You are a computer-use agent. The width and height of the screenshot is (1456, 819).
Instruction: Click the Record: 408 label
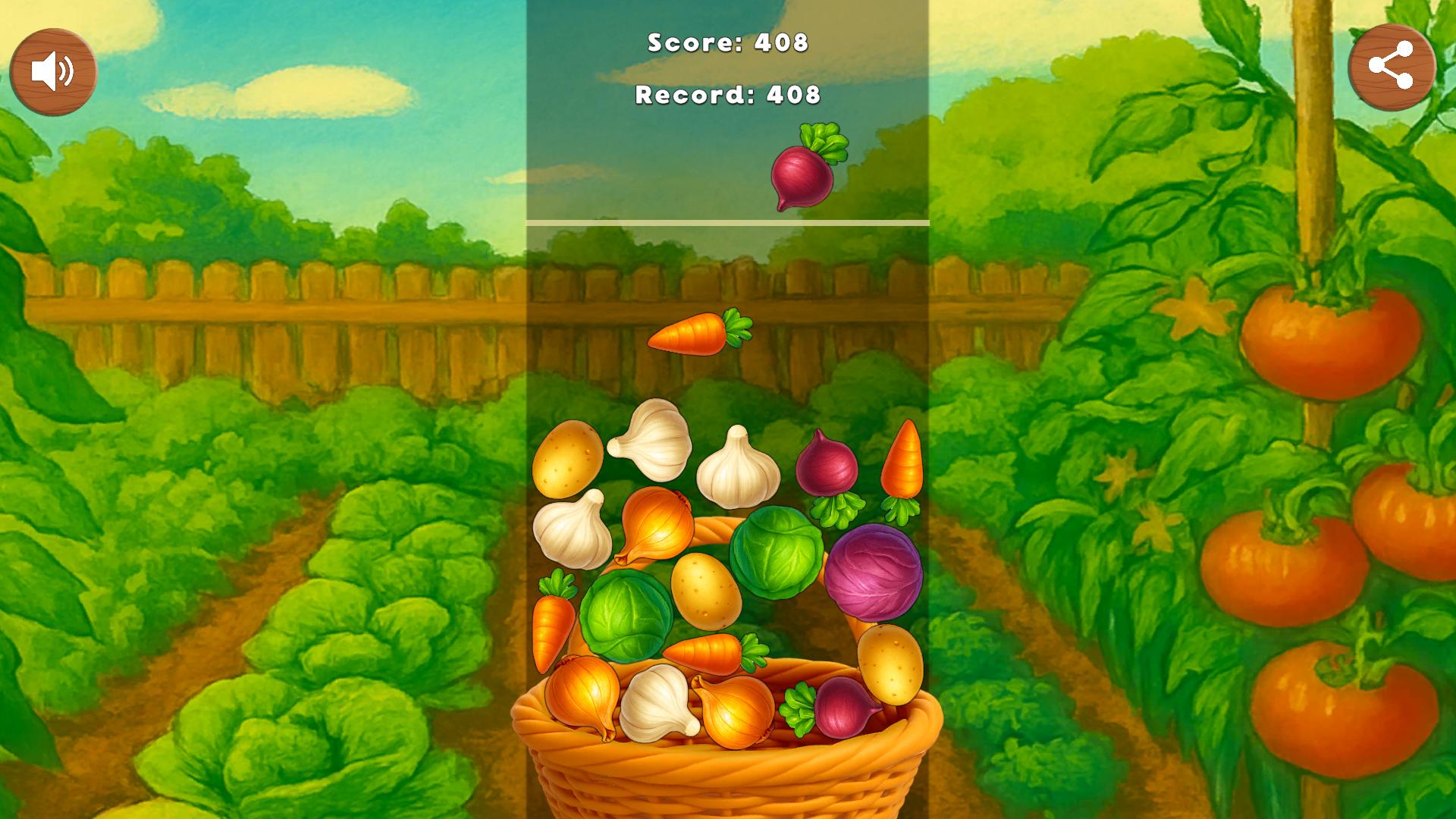(728, 95)
